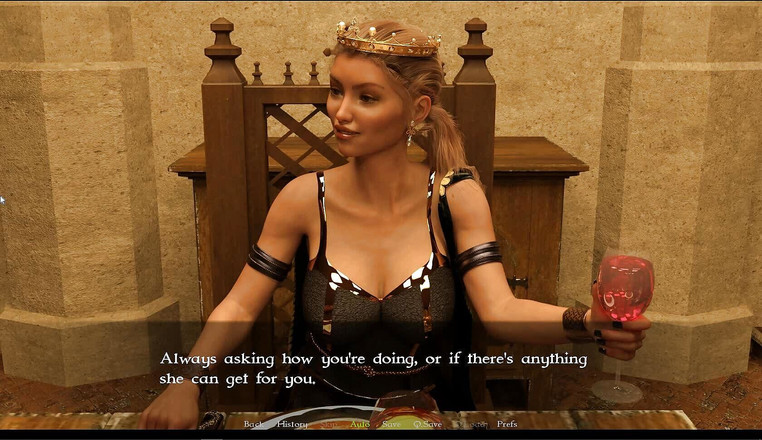Quick save with Q.Save
Screen dimensions: 762x440
[427, 424]
